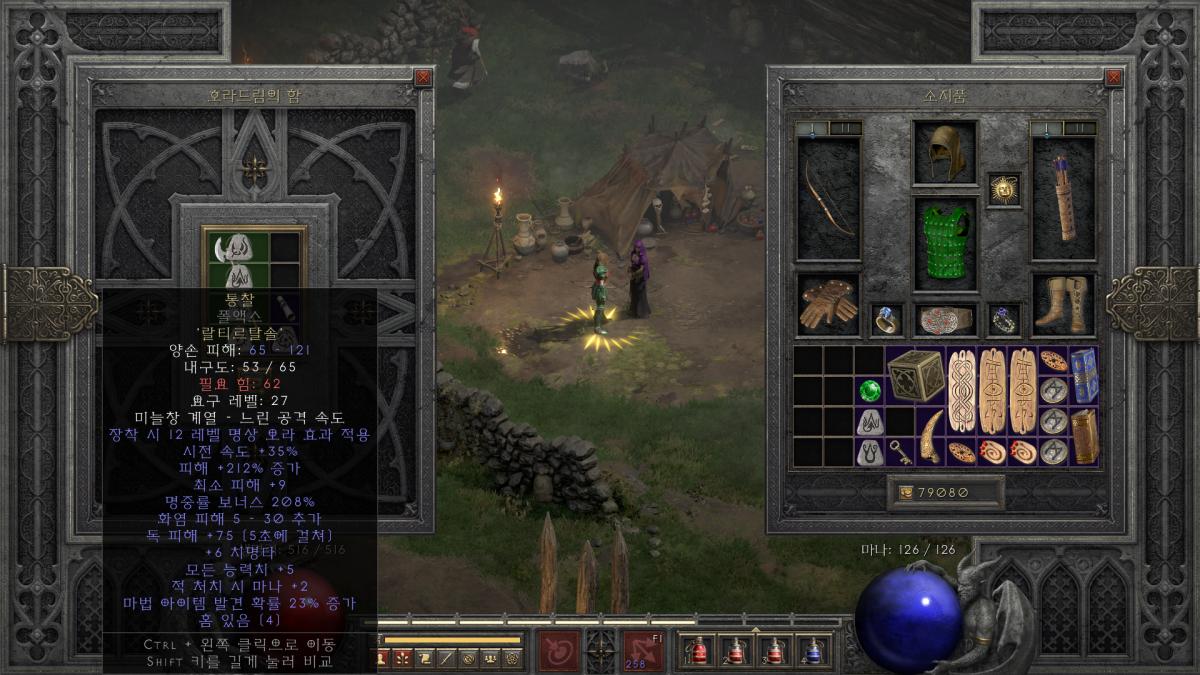Select the green body armor
The image size is (1200, 675).
(944, 243)
